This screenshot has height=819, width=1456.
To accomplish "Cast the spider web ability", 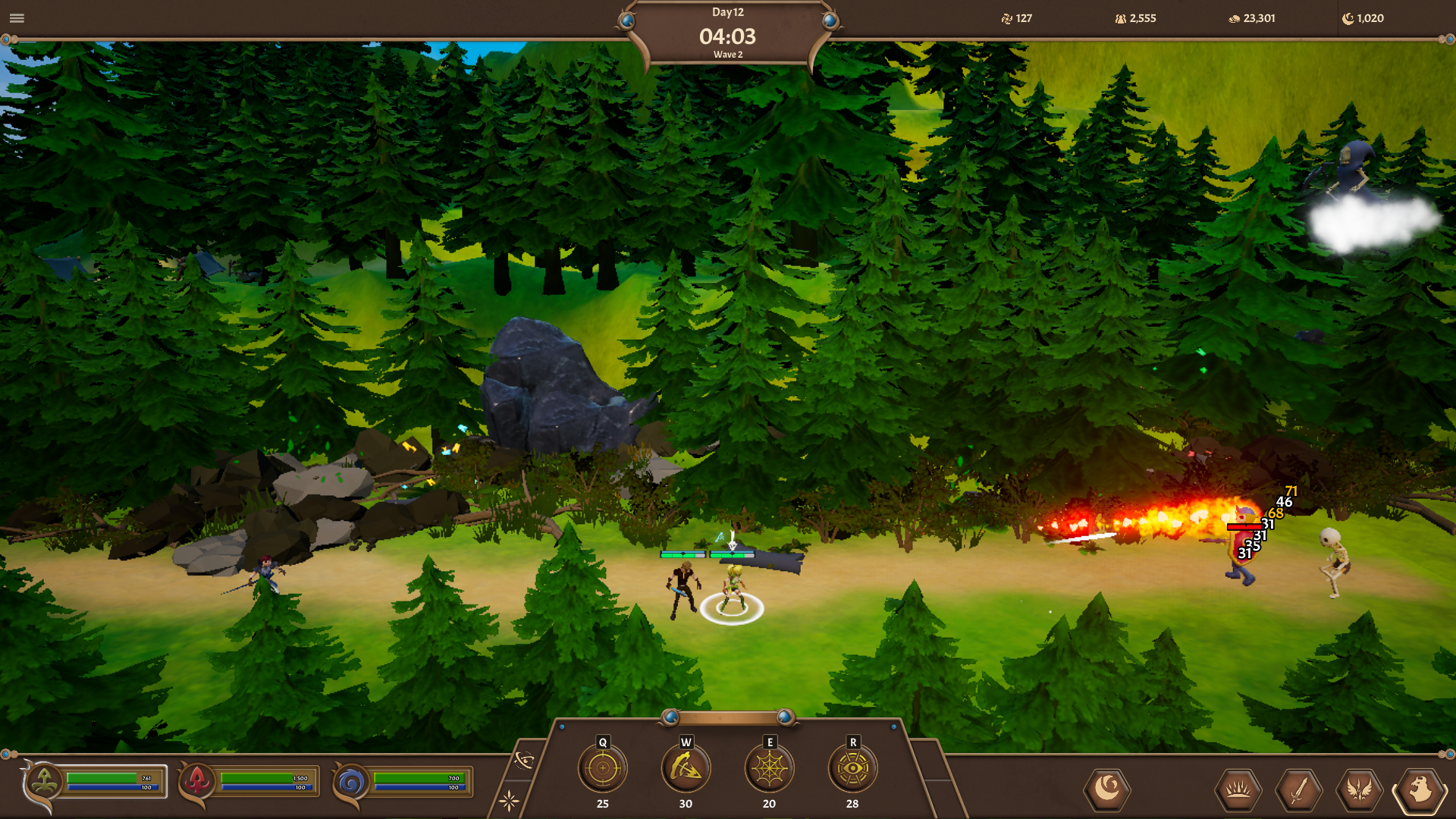I will tap(769, 768).
